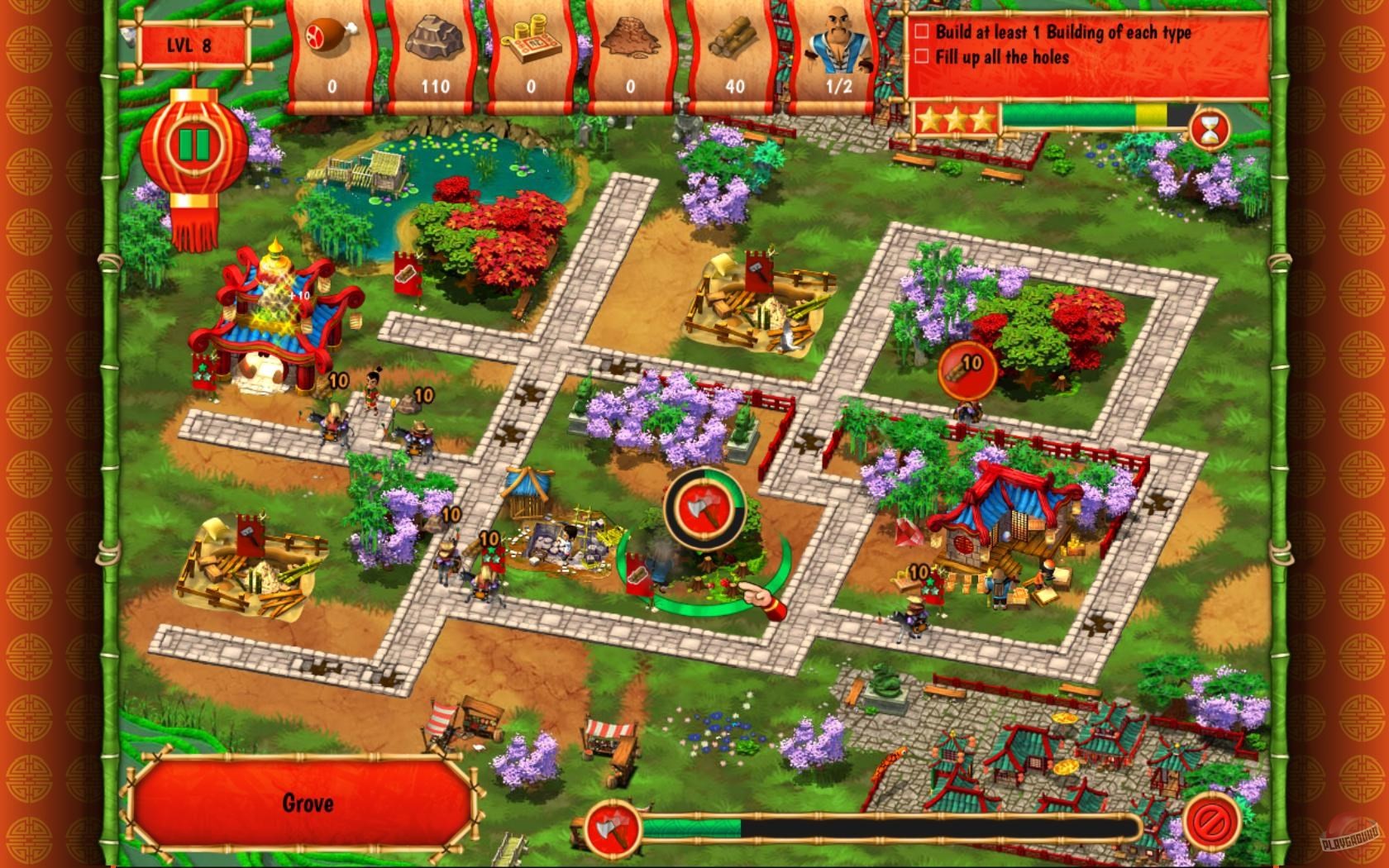
Task: Click the worker icon showing 1/2
Action: (838, 41)
